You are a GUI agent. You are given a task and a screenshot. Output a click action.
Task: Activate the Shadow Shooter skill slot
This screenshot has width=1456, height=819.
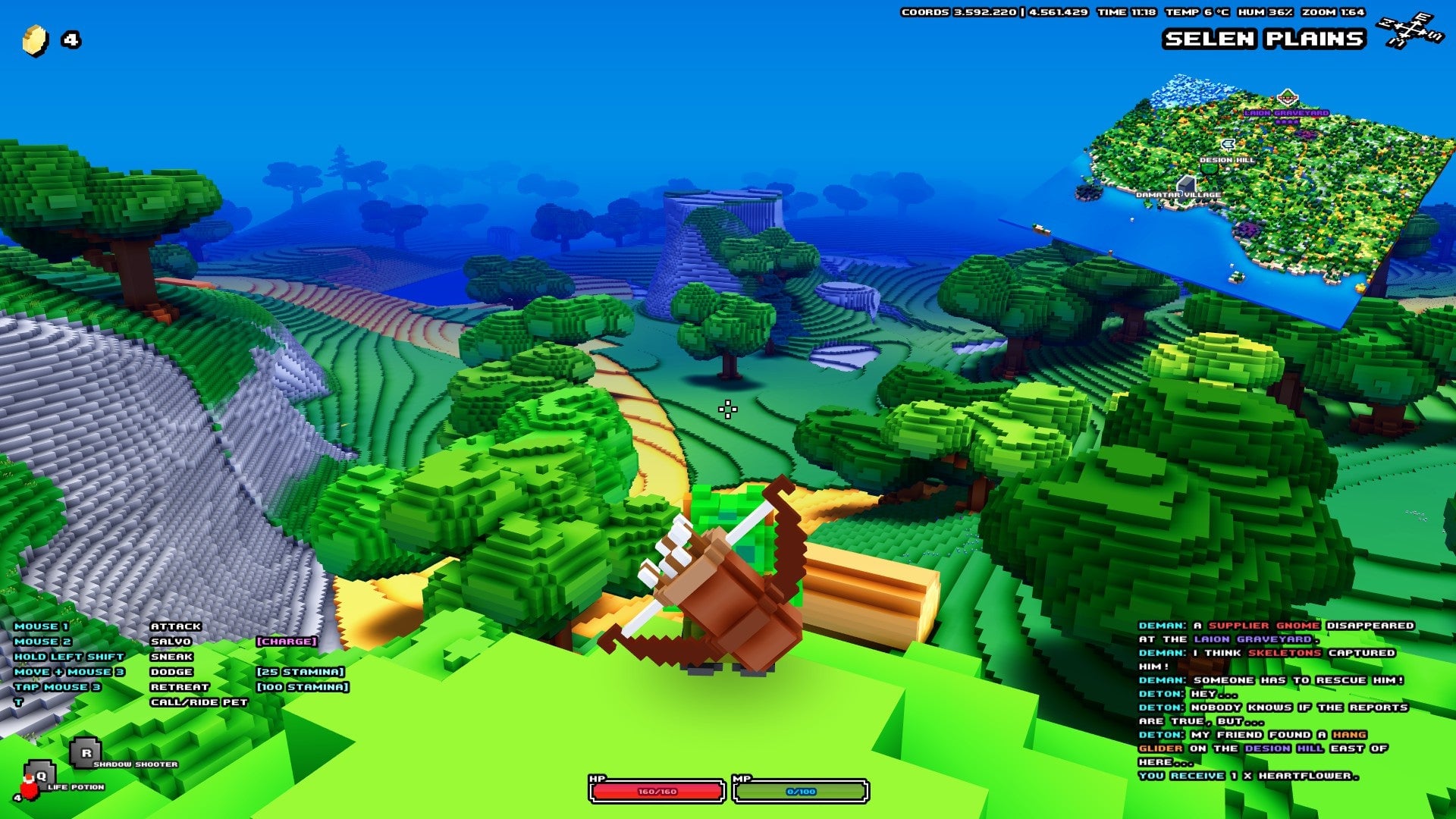pyautogui.click(x=86, y=753)
